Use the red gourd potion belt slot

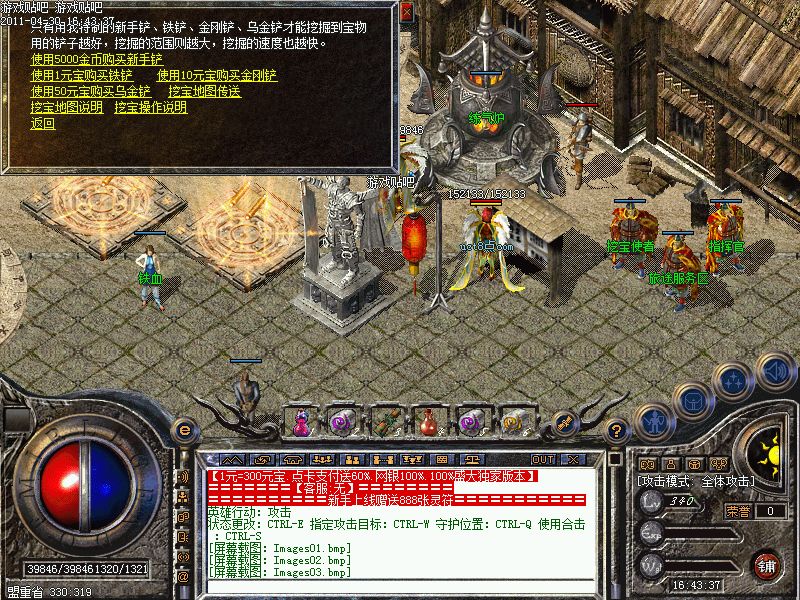[428, 423]
